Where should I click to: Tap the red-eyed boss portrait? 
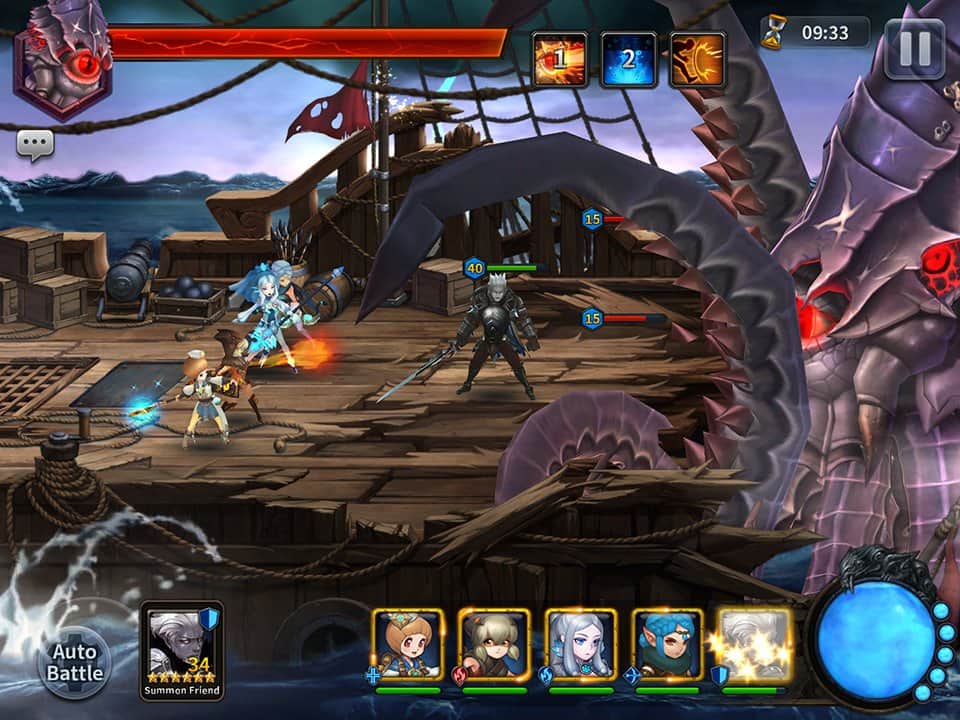62,60
